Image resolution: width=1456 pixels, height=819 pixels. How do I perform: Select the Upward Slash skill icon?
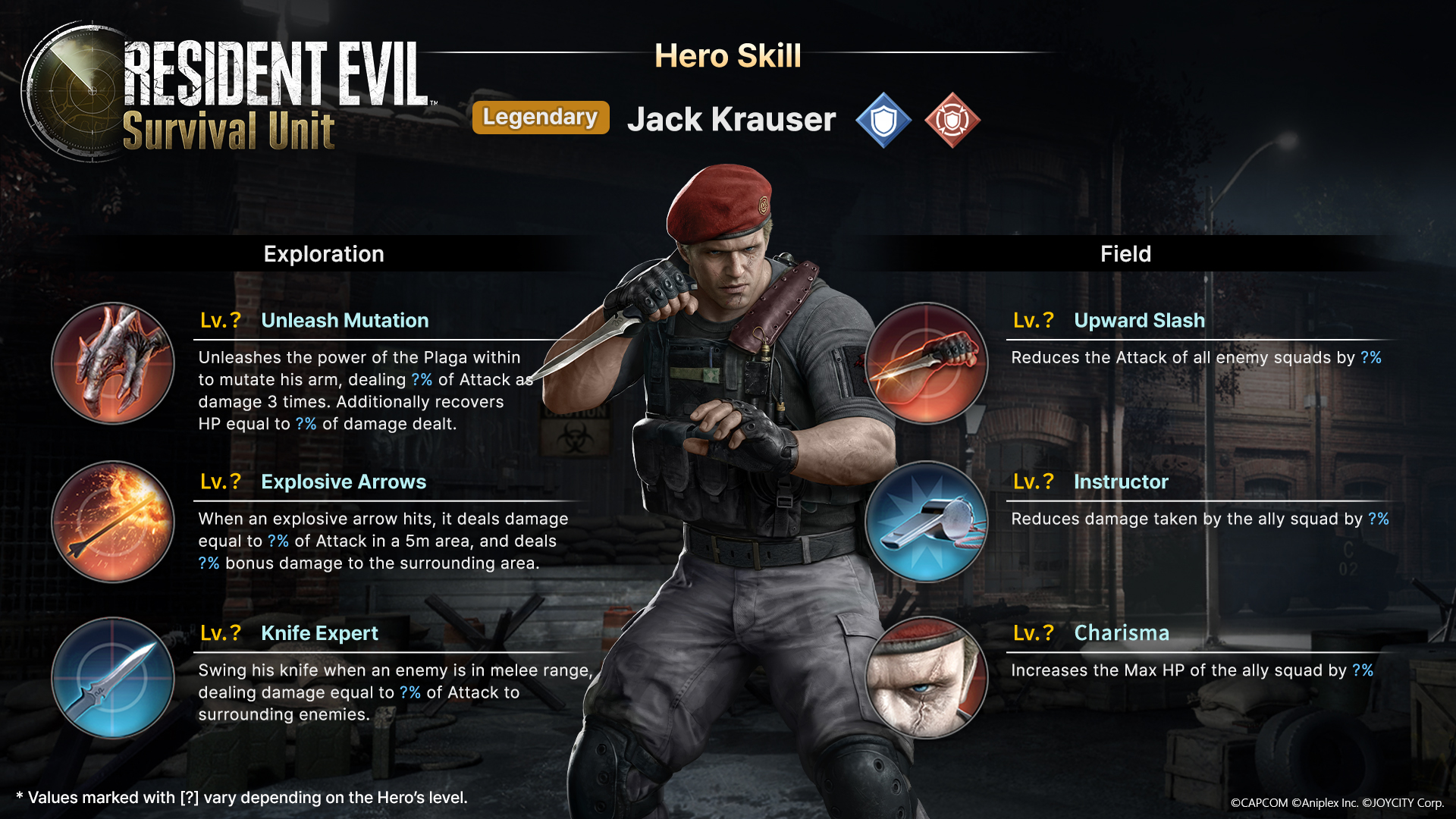[x=926, y=363]
